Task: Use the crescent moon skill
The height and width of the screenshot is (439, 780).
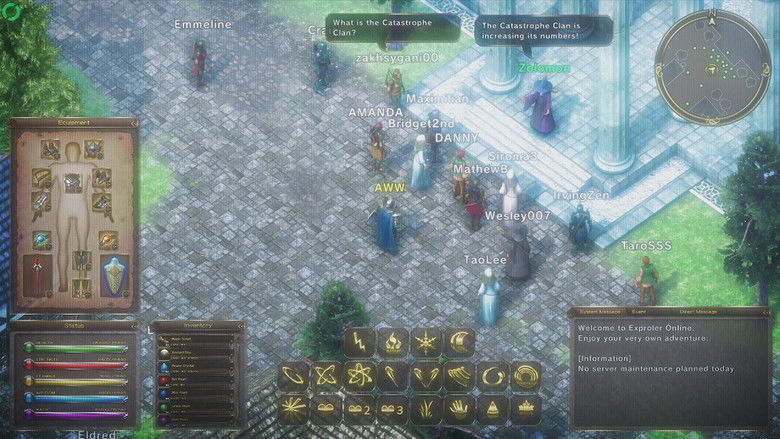Action: click(x=459, y=343)
